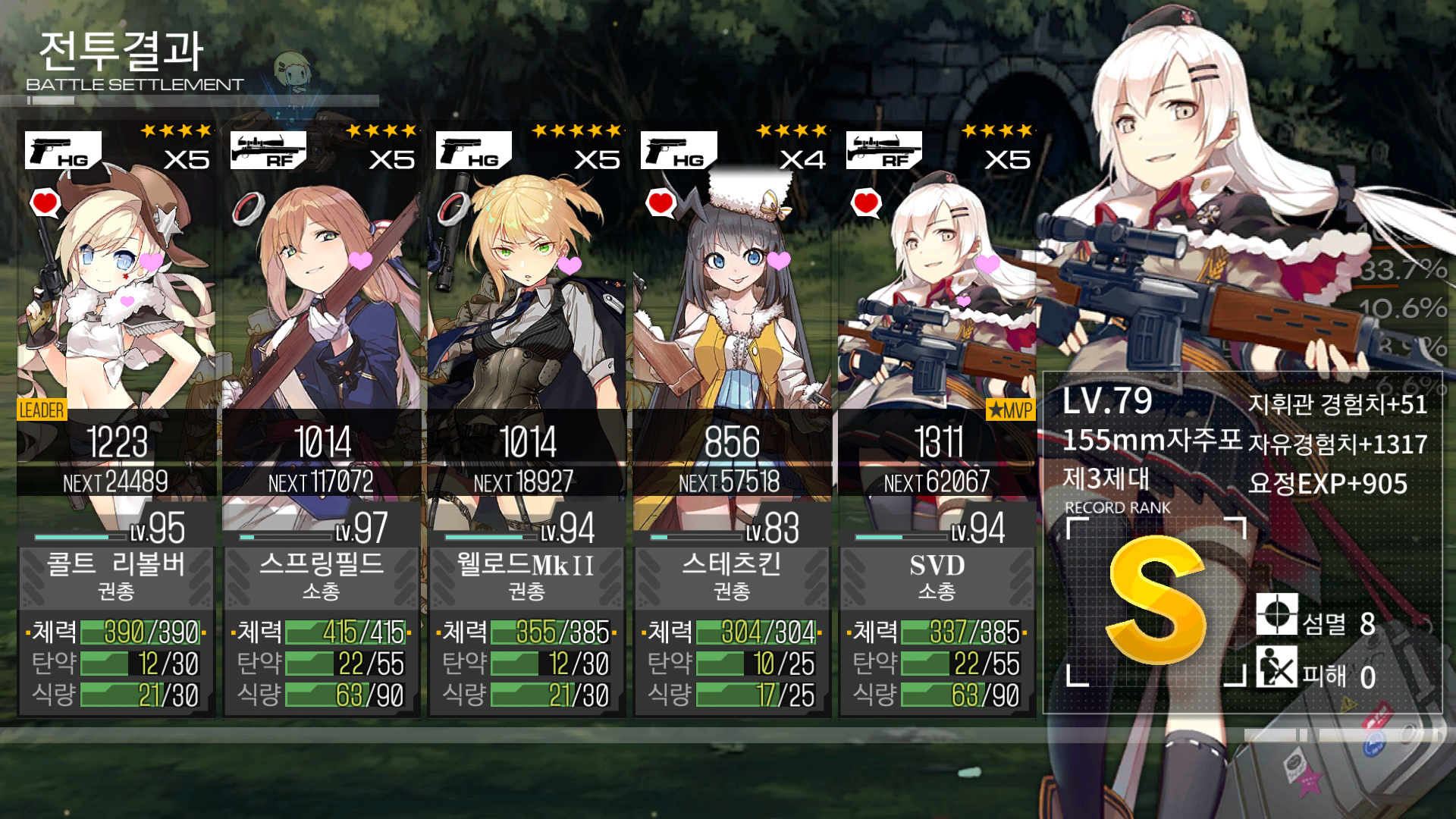Select the Welrod MkII handgun card
The width and height of the screenshot is (1456, 819).
click(x=527, y=417)
